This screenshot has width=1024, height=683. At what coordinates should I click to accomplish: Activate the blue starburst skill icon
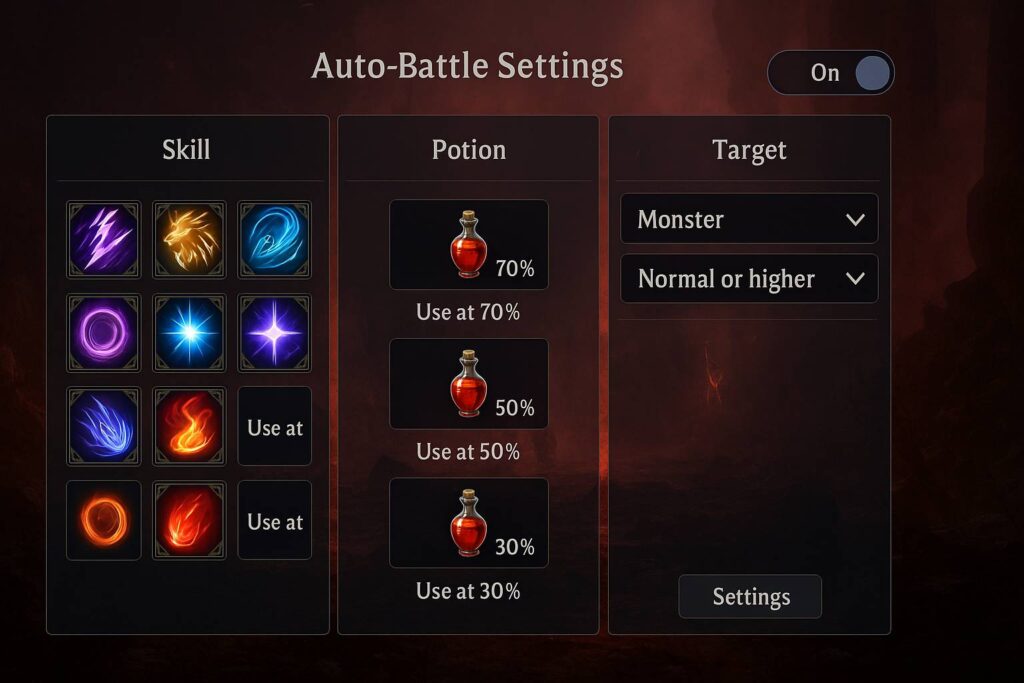[189, 331]
